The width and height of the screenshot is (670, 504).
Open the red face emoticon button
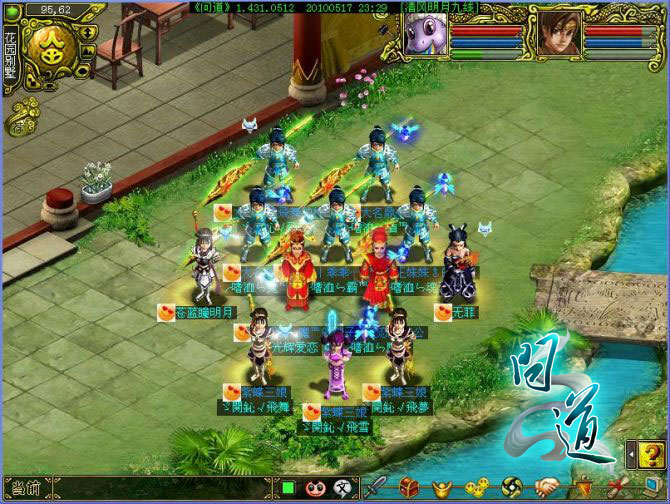(313, 488)
